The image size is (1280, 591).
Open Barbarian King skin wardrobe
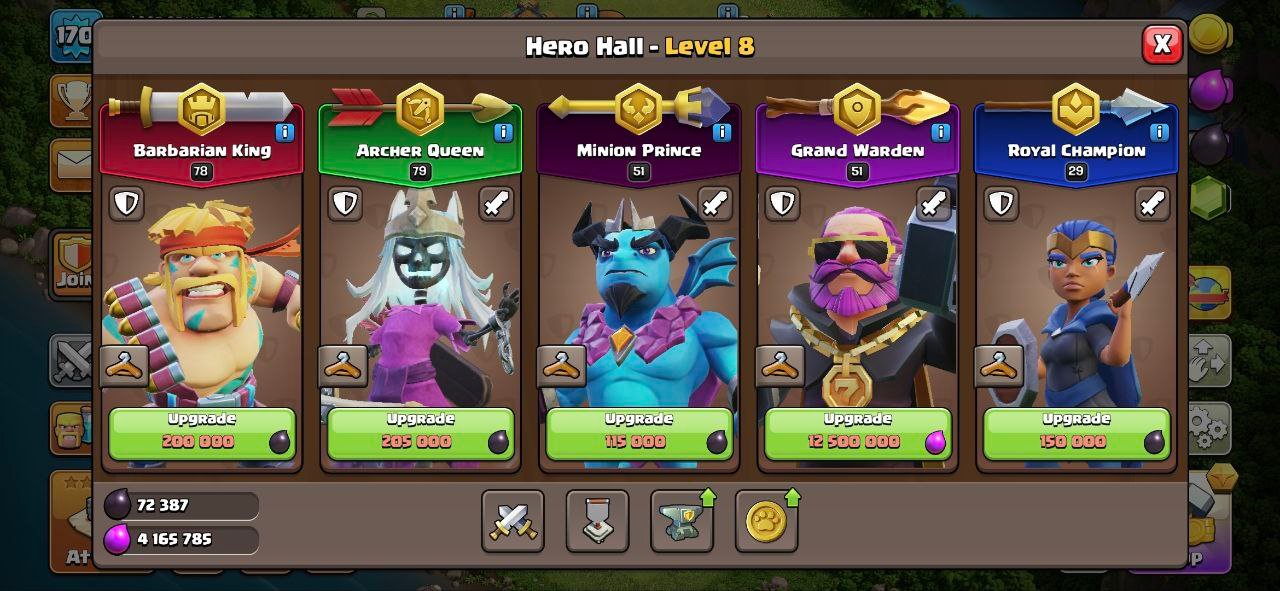pos(124,366)
